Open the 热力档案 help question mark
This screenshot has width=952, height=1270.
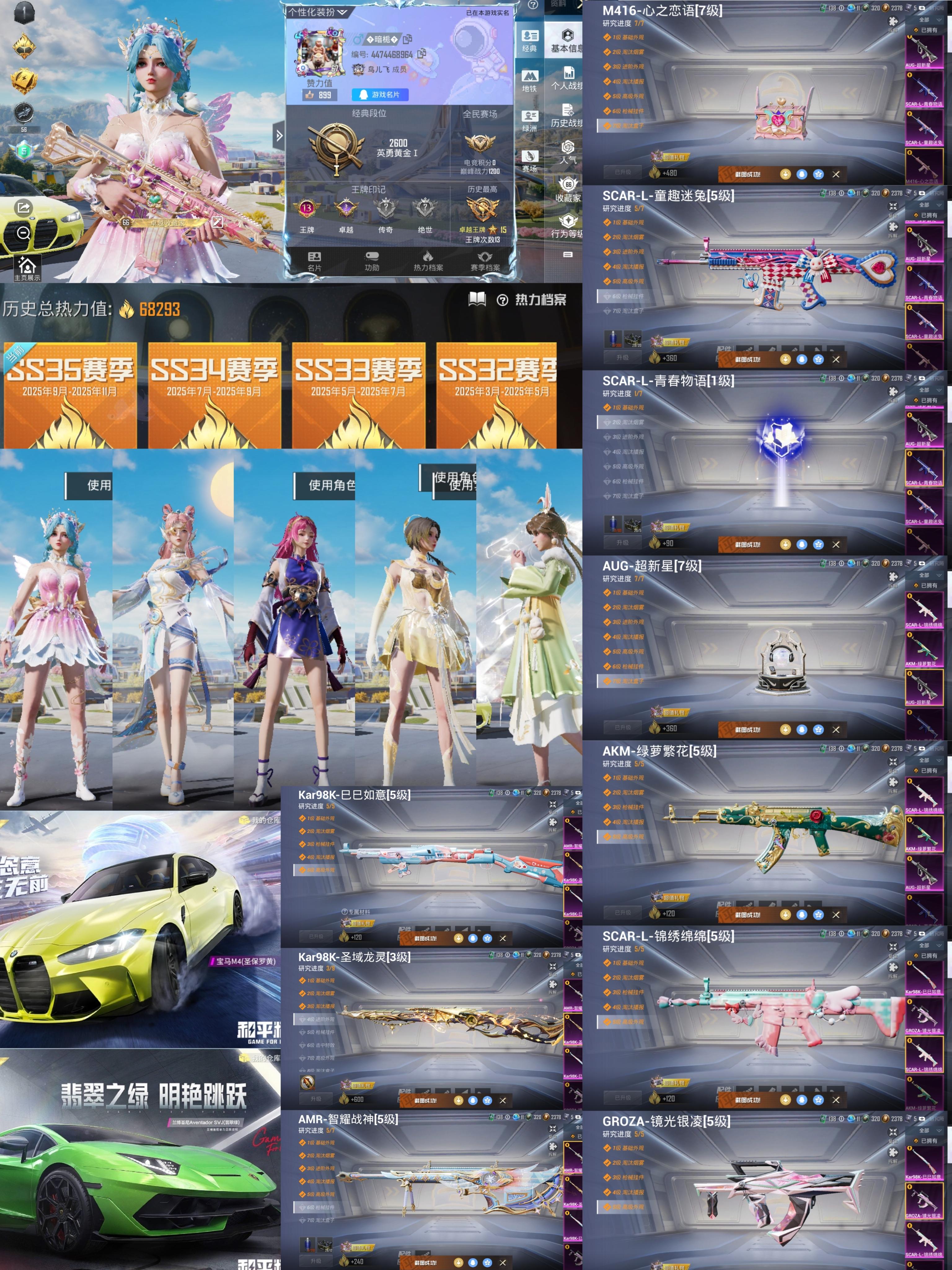(x=502, y=300)
